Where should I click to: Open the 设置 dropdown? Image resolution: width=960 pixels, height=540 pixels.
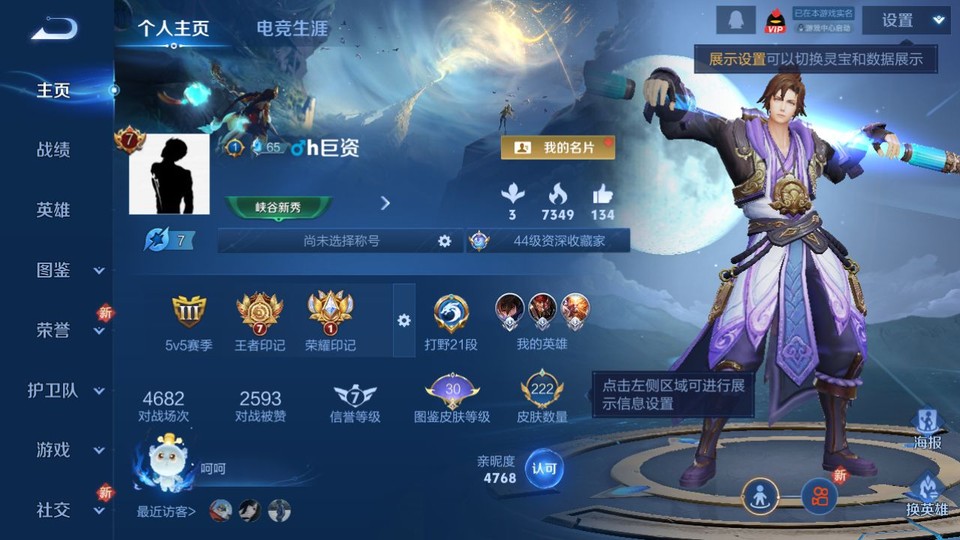[x=905, y=20]
